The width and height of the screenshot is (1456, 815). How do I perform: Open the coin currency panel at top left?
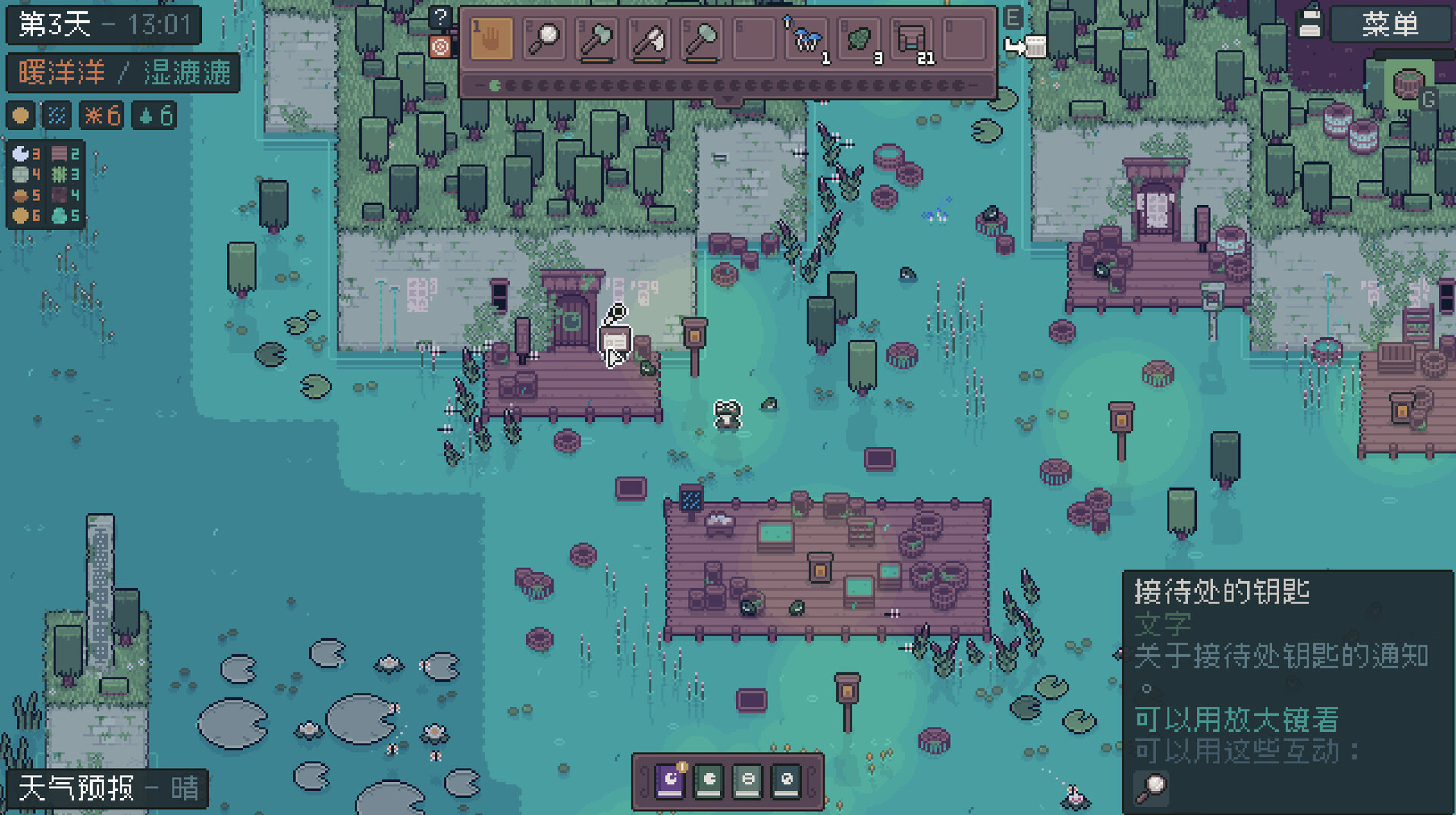tap(20, 115)
